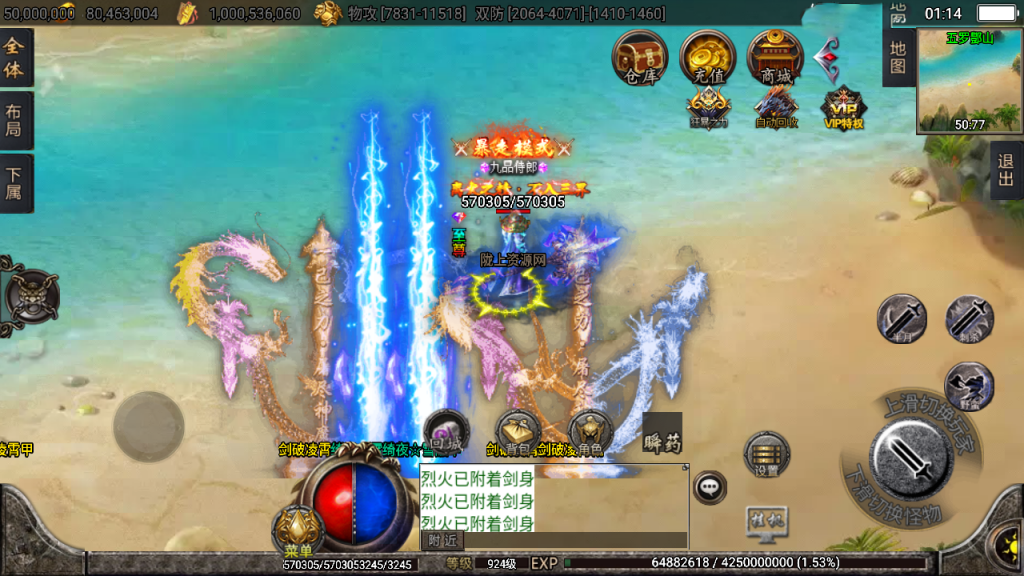
Task: Open the VIP特权 privileges icon
Action: [843, 107]
